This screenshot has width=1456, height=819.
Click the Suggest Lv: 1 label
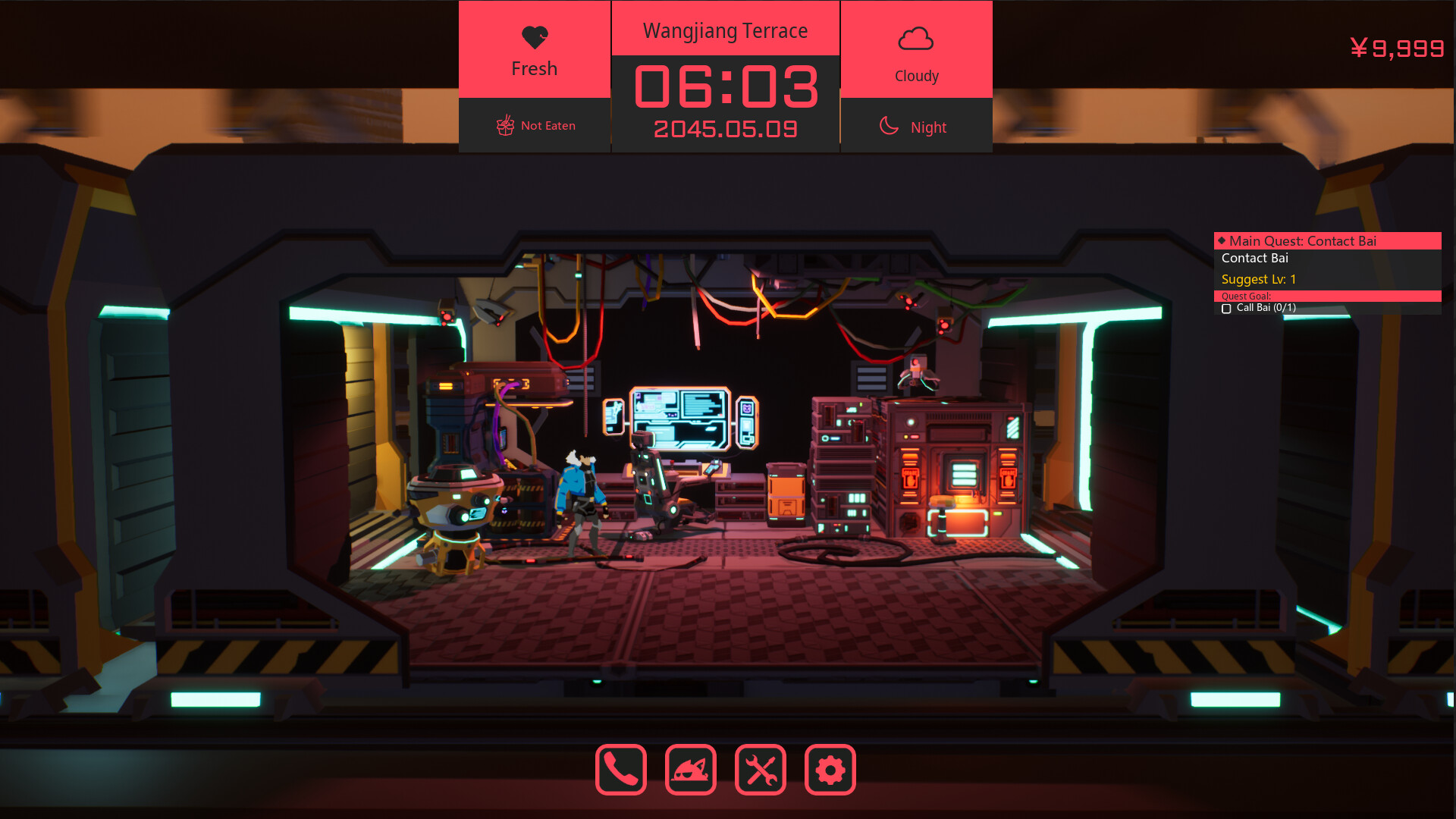point(1258,279)
